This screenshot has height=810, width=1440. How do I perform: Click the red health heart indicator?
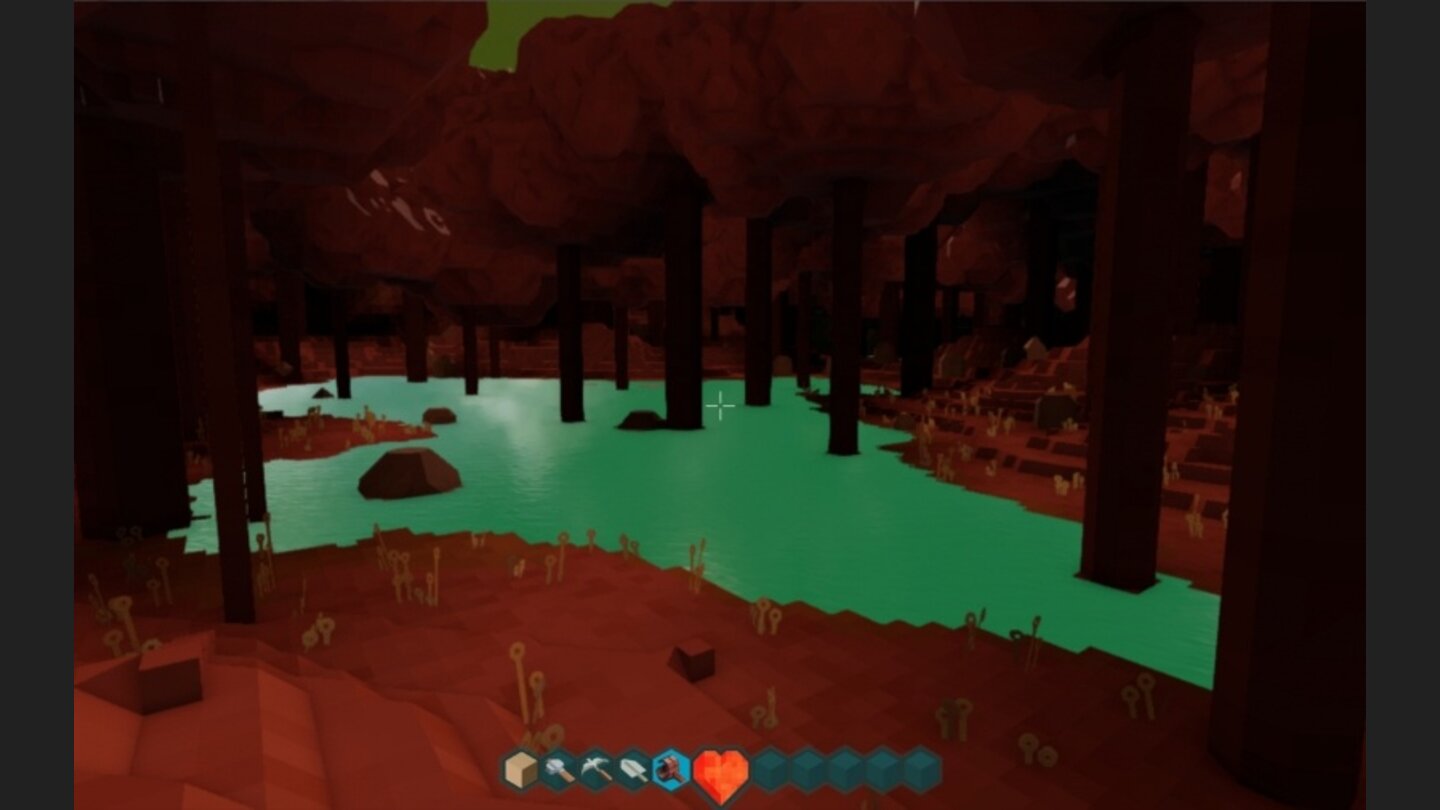click(x=720, y=770)
